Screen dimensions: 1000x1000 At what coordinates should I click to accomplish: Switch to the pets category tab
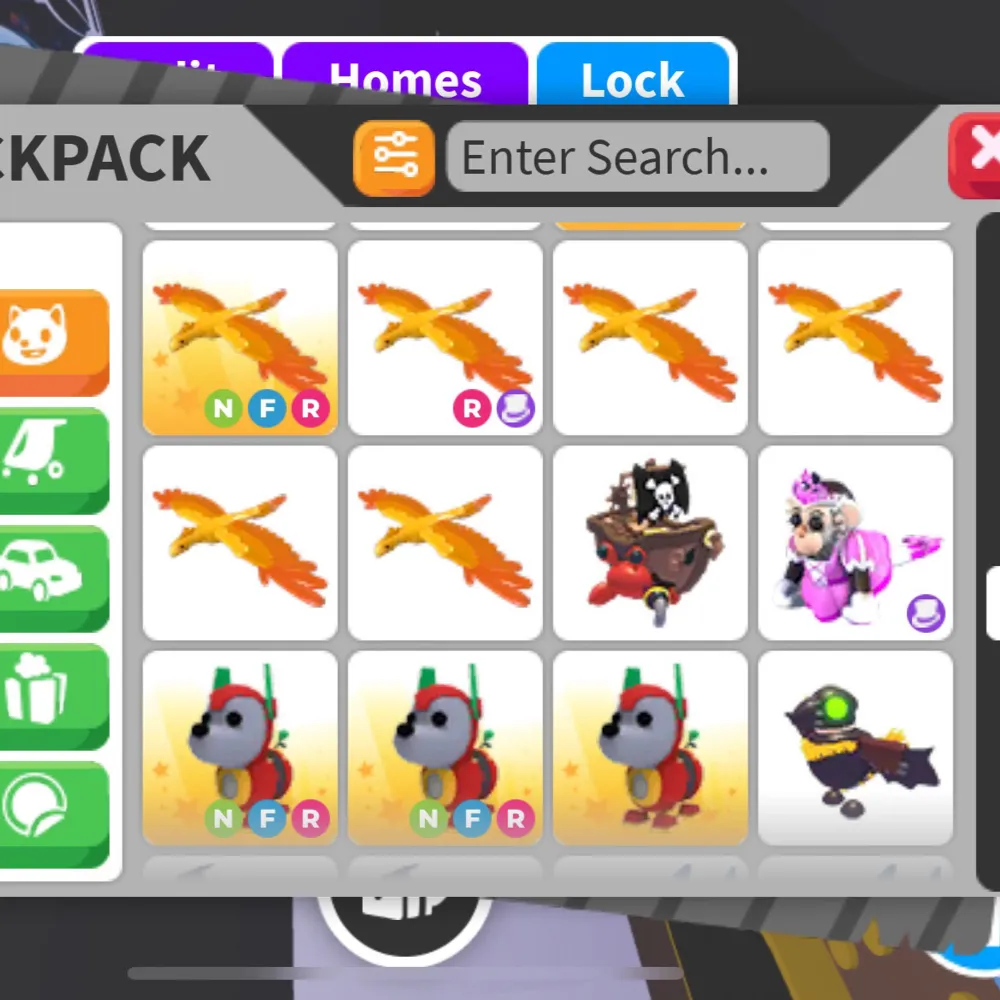(50, 340)
